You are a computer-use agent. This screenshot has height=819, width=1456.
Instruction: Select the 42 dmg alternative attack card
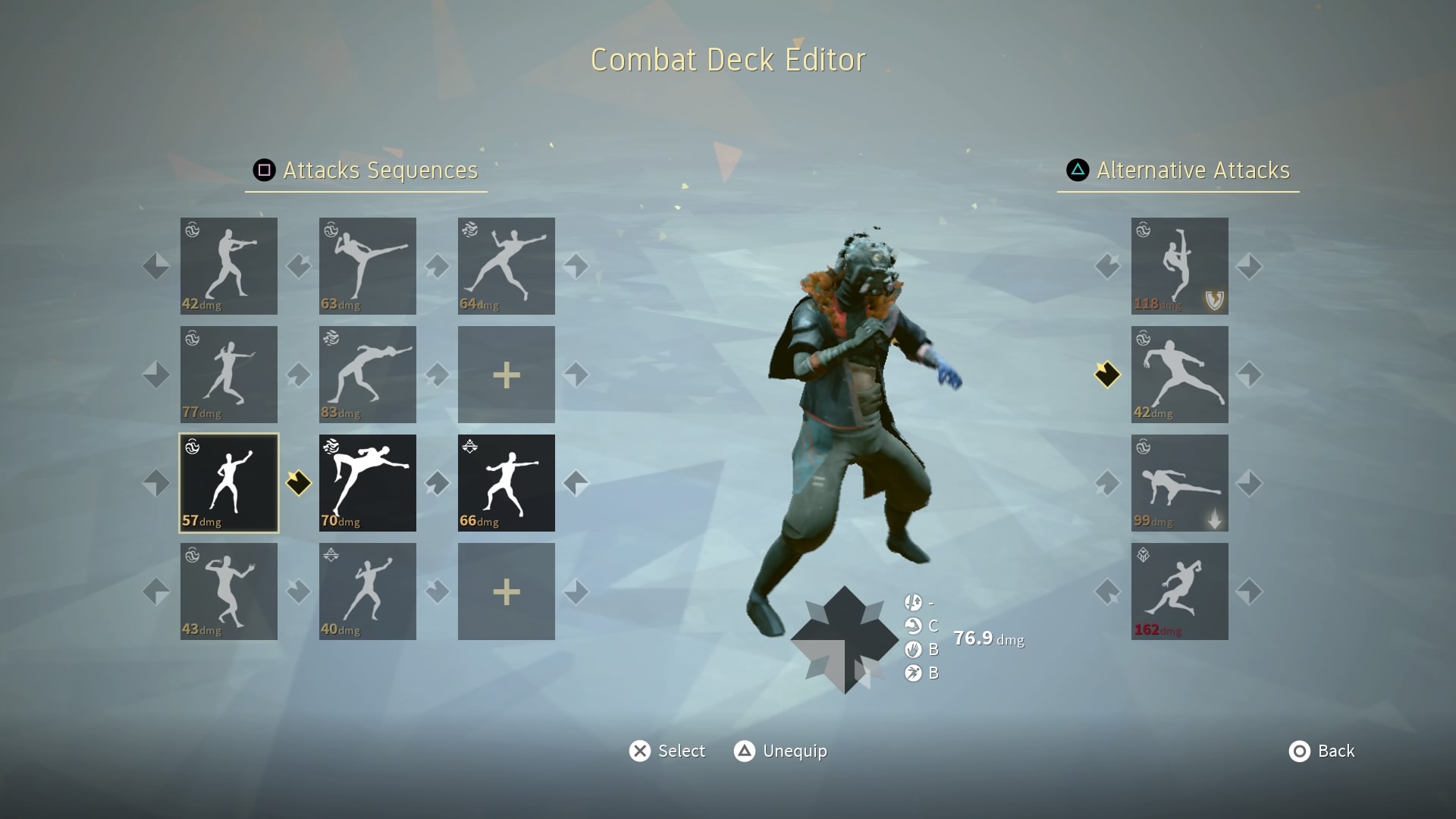click(x=1179, y=375)
